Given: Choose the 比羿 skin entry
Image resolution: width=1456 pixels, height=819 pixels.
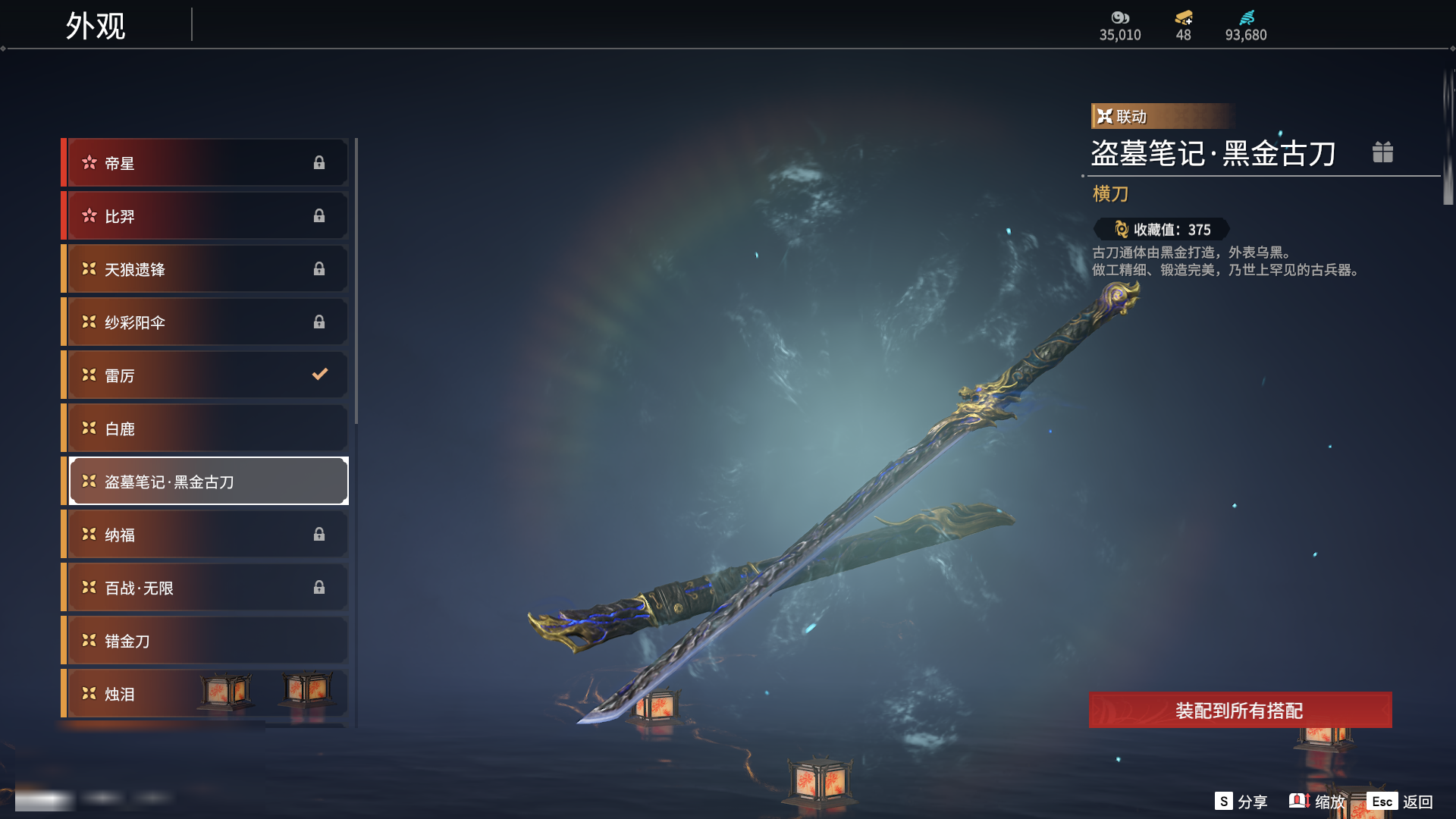Looking at the screenshot, I should point(206,216).
